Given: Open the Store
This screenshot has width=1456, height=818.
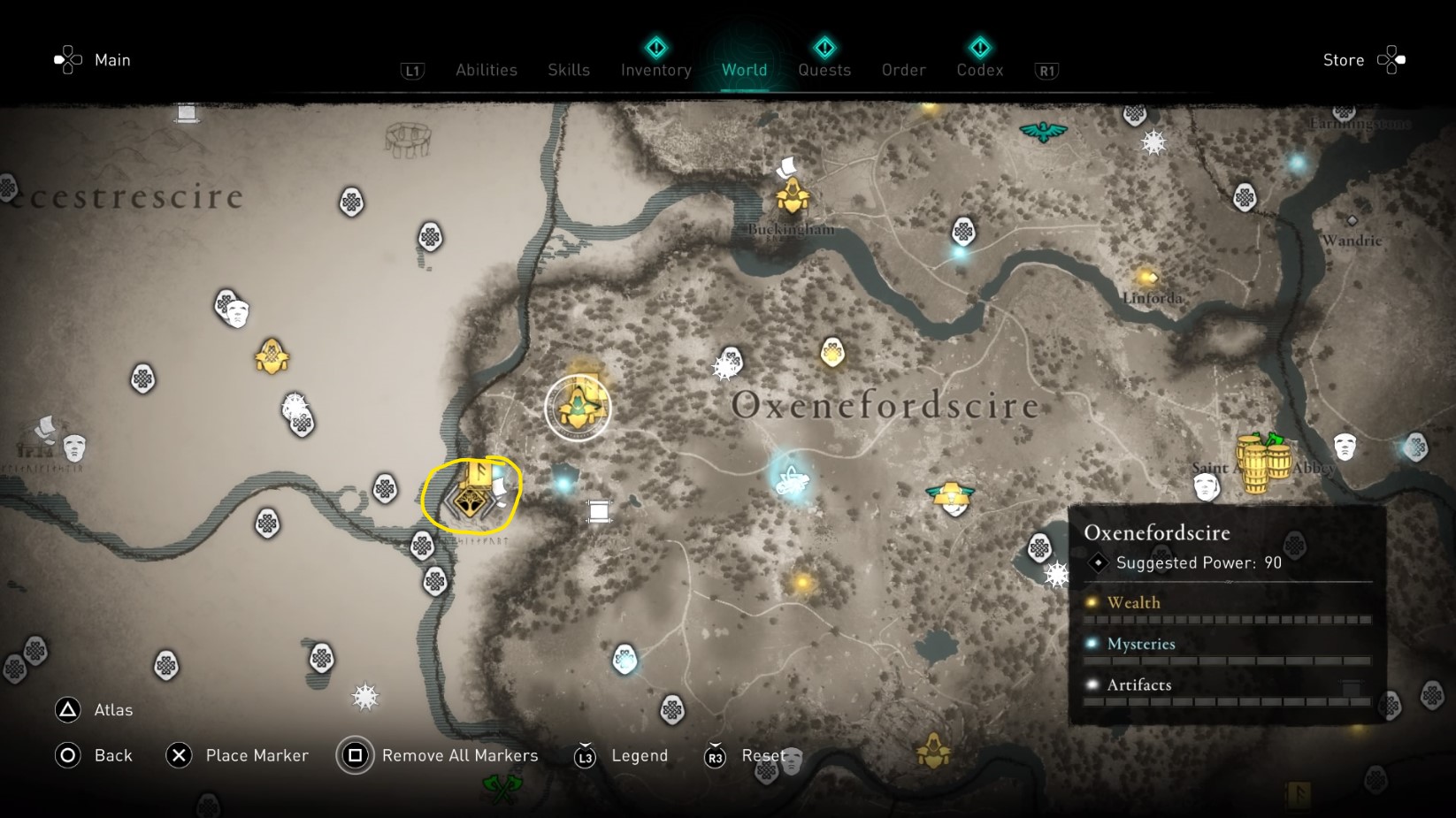Looking at the screenshot, I should click(1343, 60).
